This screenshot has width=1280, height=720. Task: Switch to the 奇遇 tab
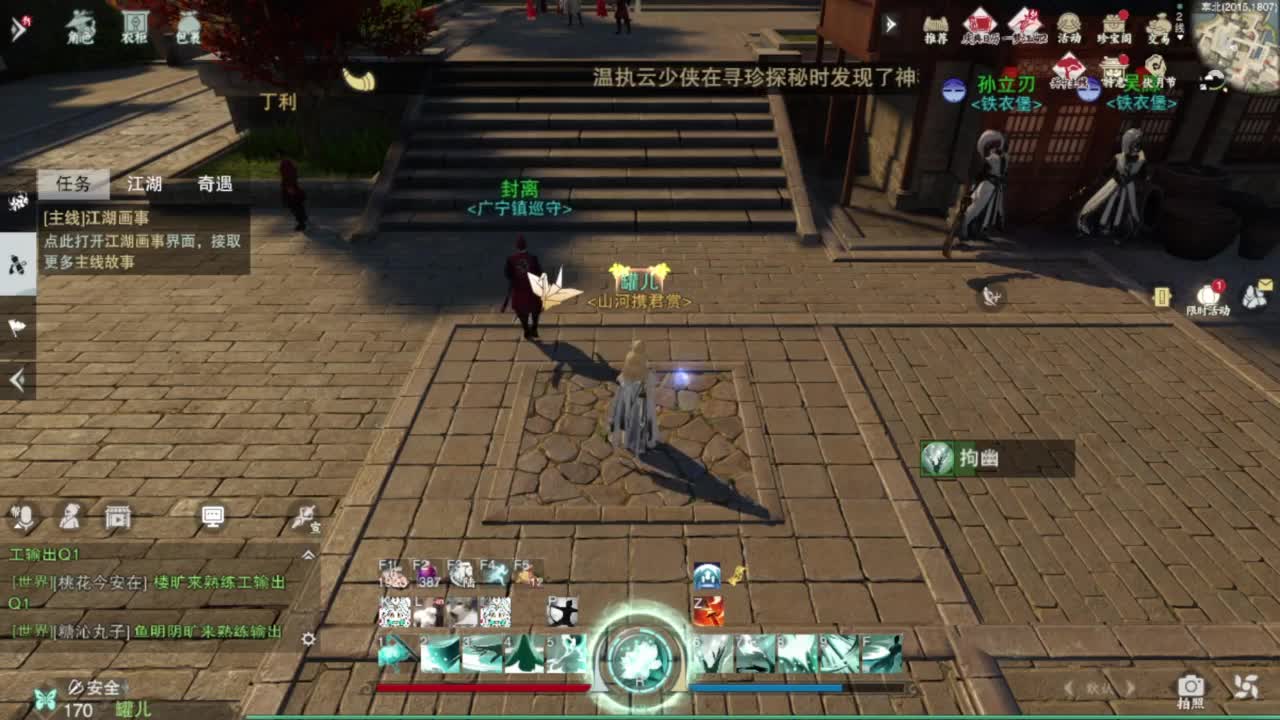pyautogui.click(x=215, y=184)
